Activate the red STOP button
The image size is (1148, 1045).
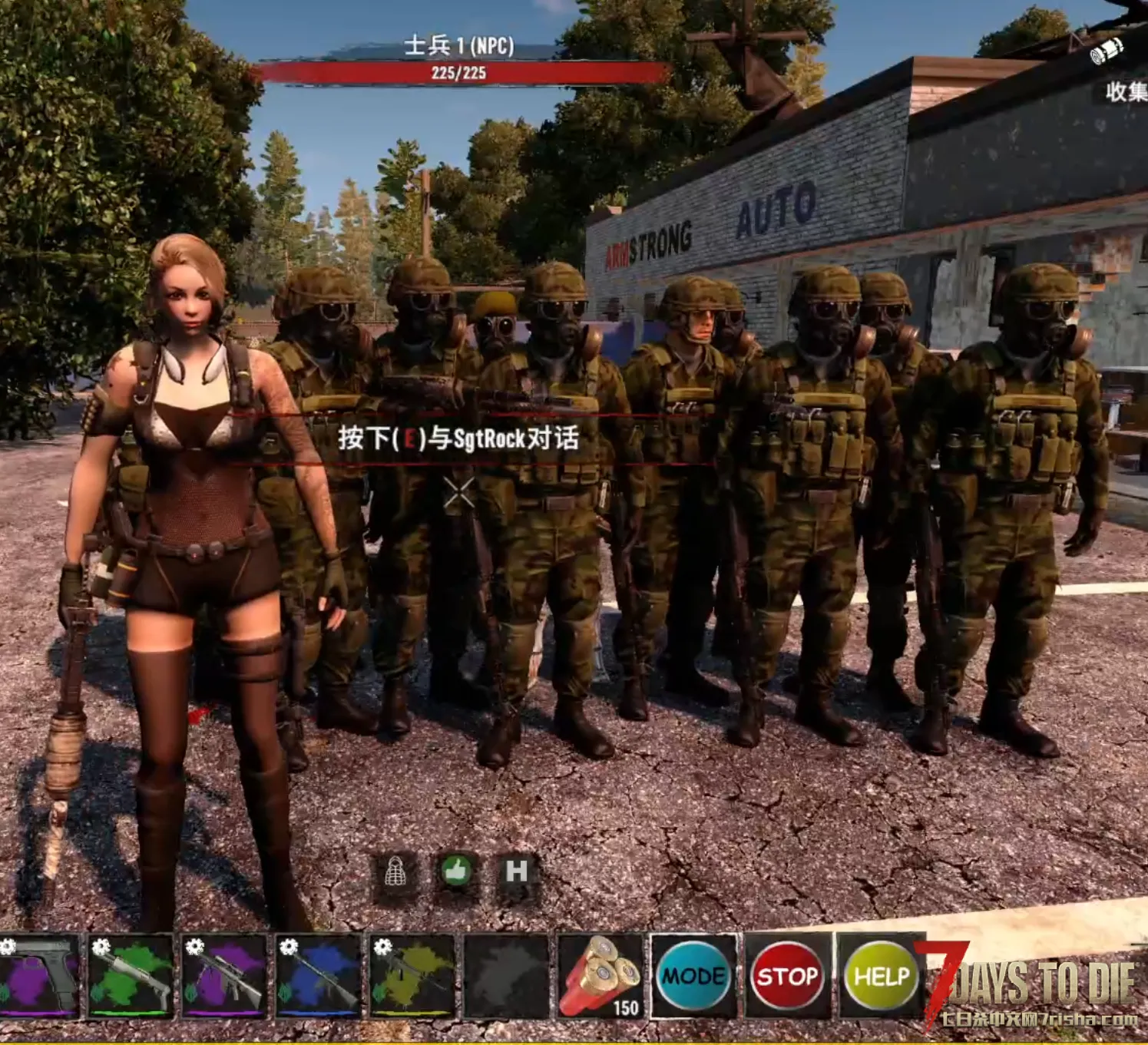786,977
